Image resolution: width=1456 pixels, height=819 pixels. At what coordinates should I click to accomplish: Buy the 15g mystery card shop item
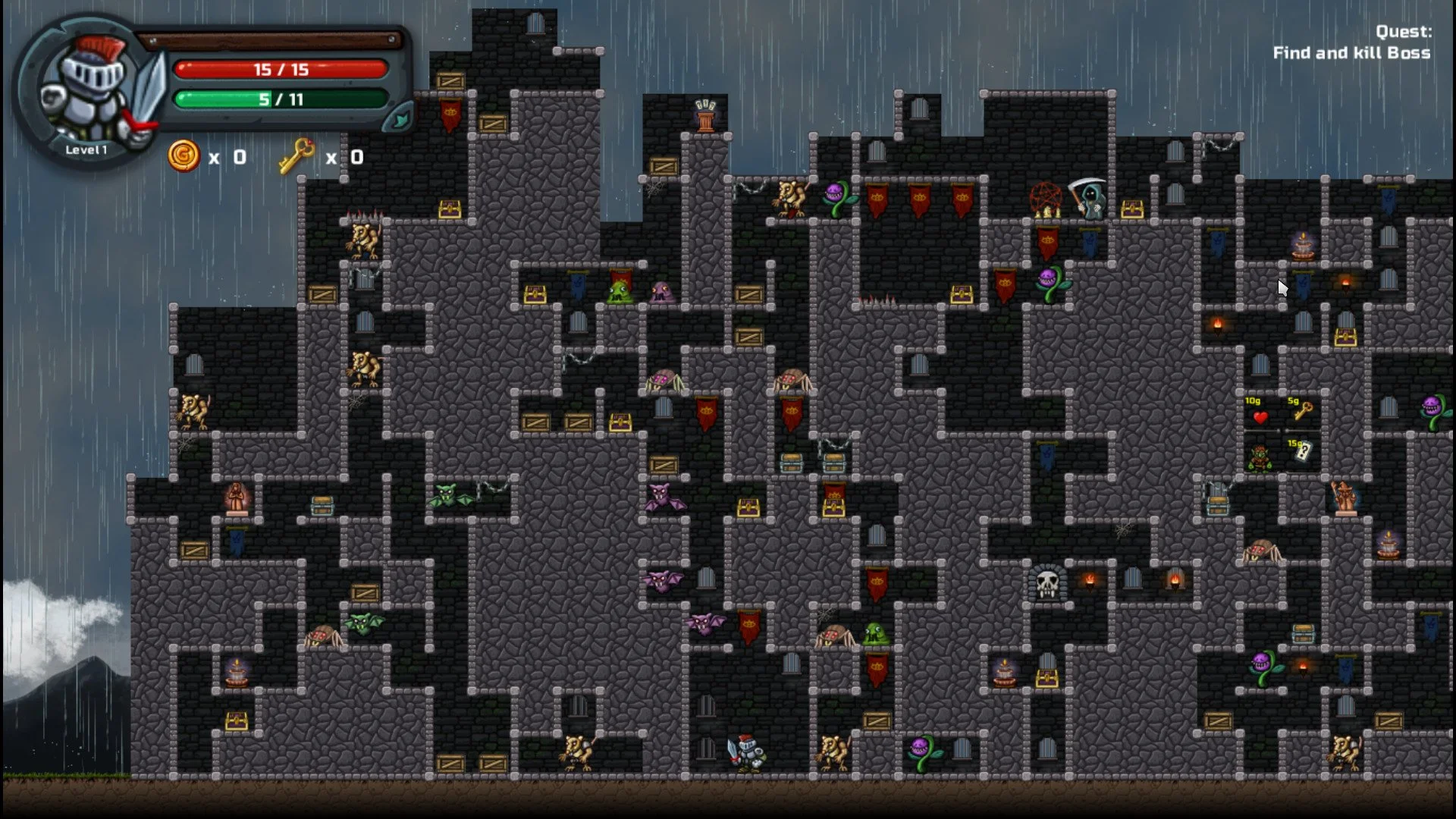[x=1303, y=452]
